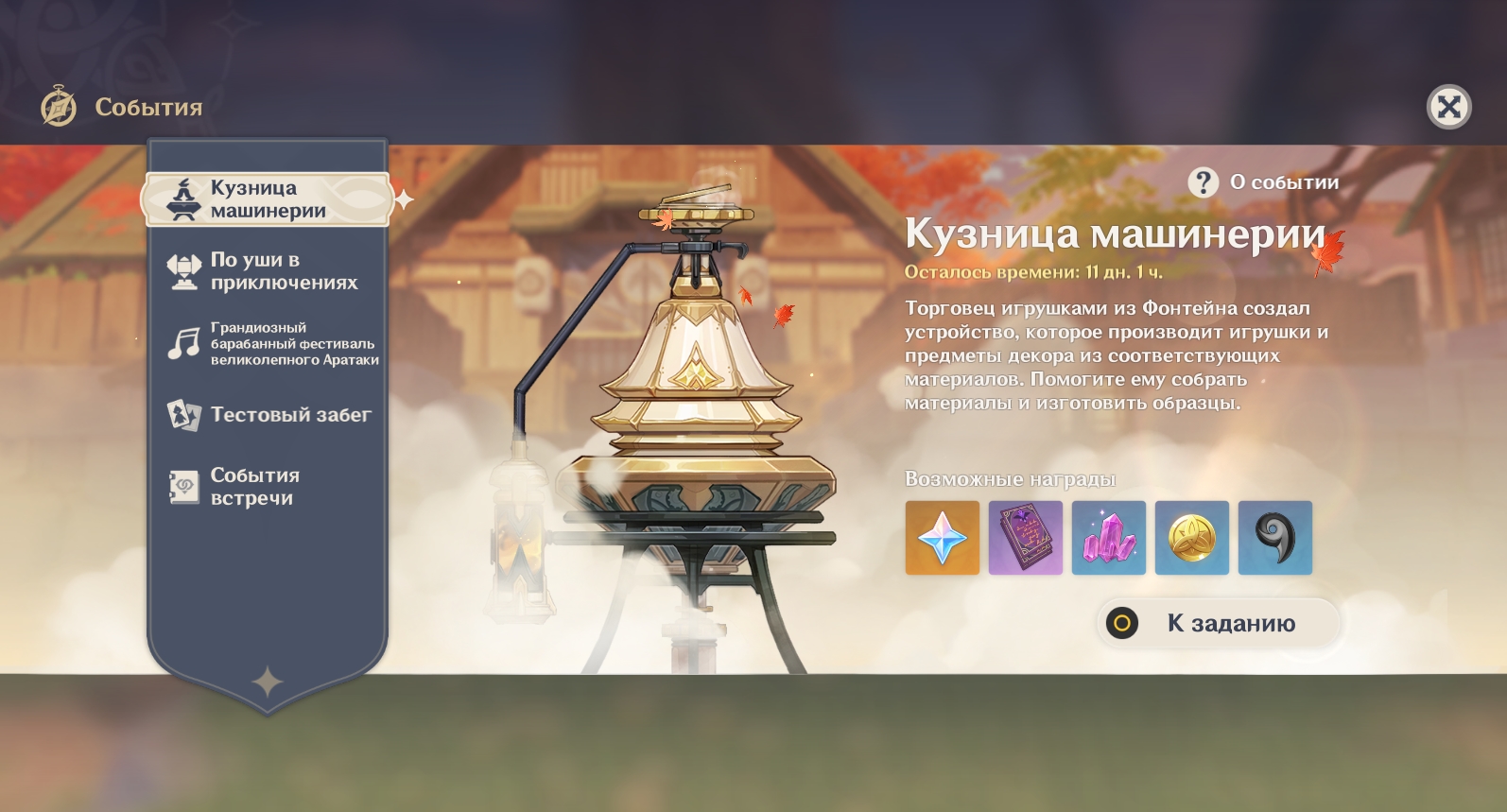View the purple book reward
The height and width of the screenshot is (812, 1507).
[1026, 538]
